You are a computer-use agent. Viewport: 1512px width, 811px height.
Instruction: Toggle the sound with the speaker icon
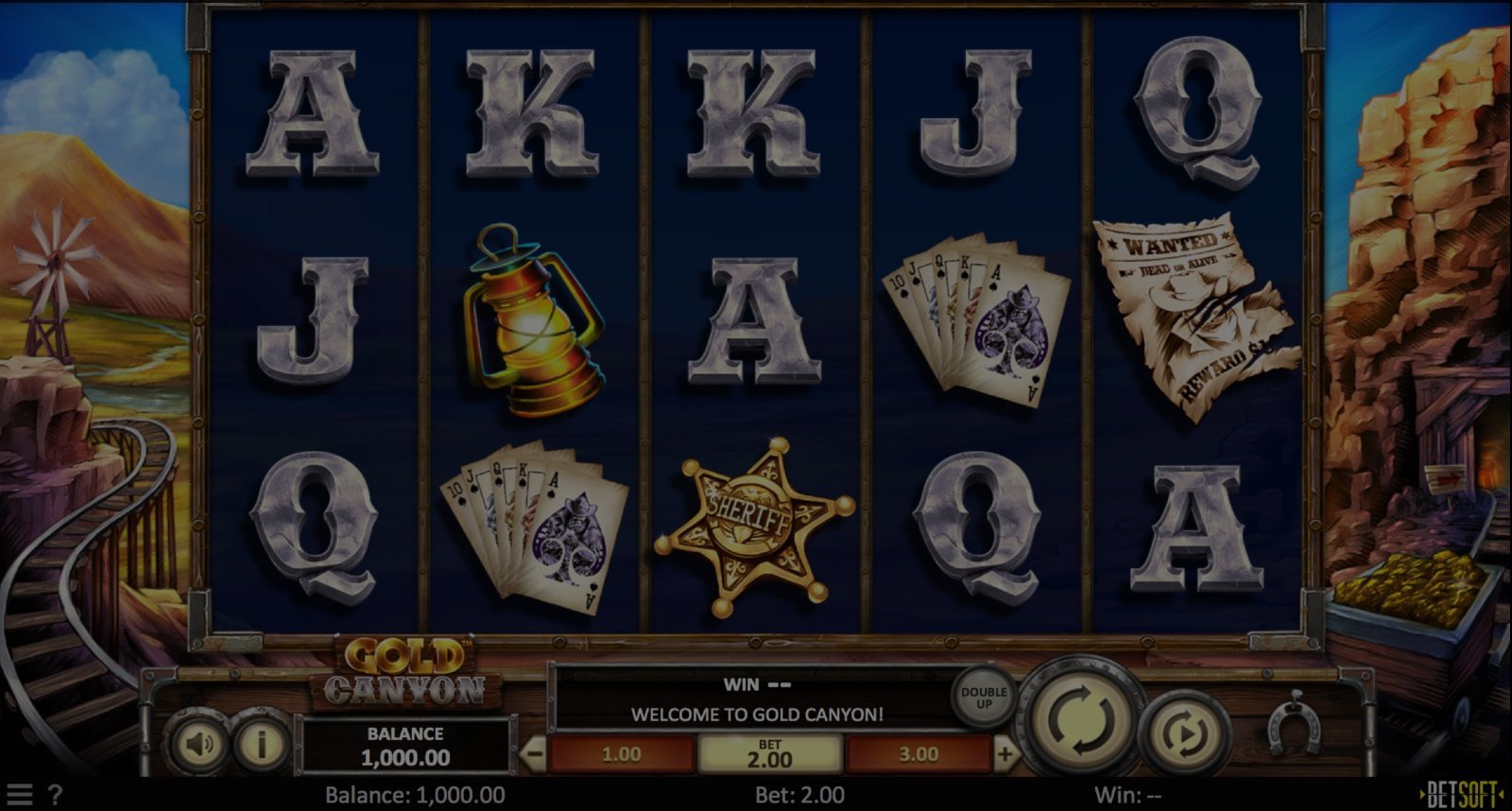point(199,745)
